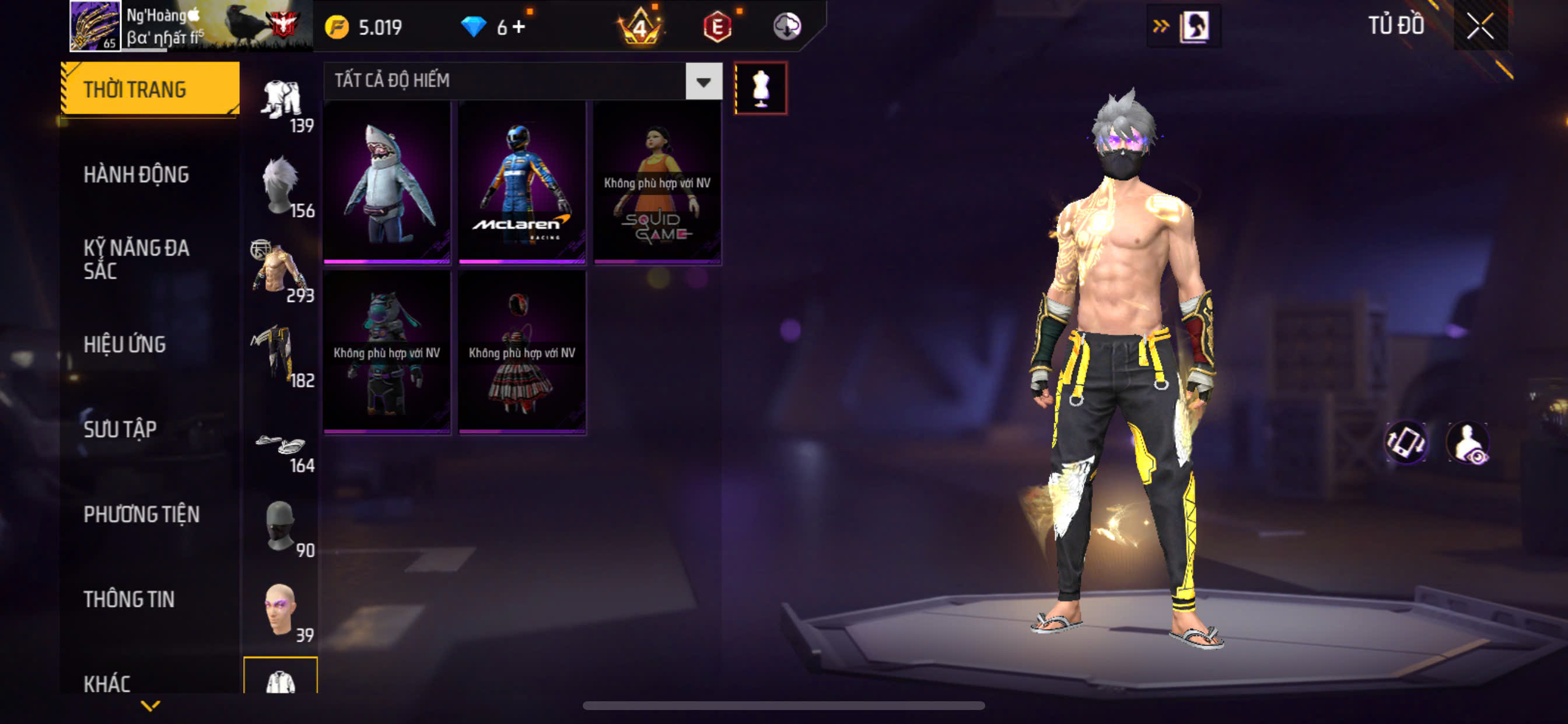Open the THÔNG TIN tab

point(129,599)
